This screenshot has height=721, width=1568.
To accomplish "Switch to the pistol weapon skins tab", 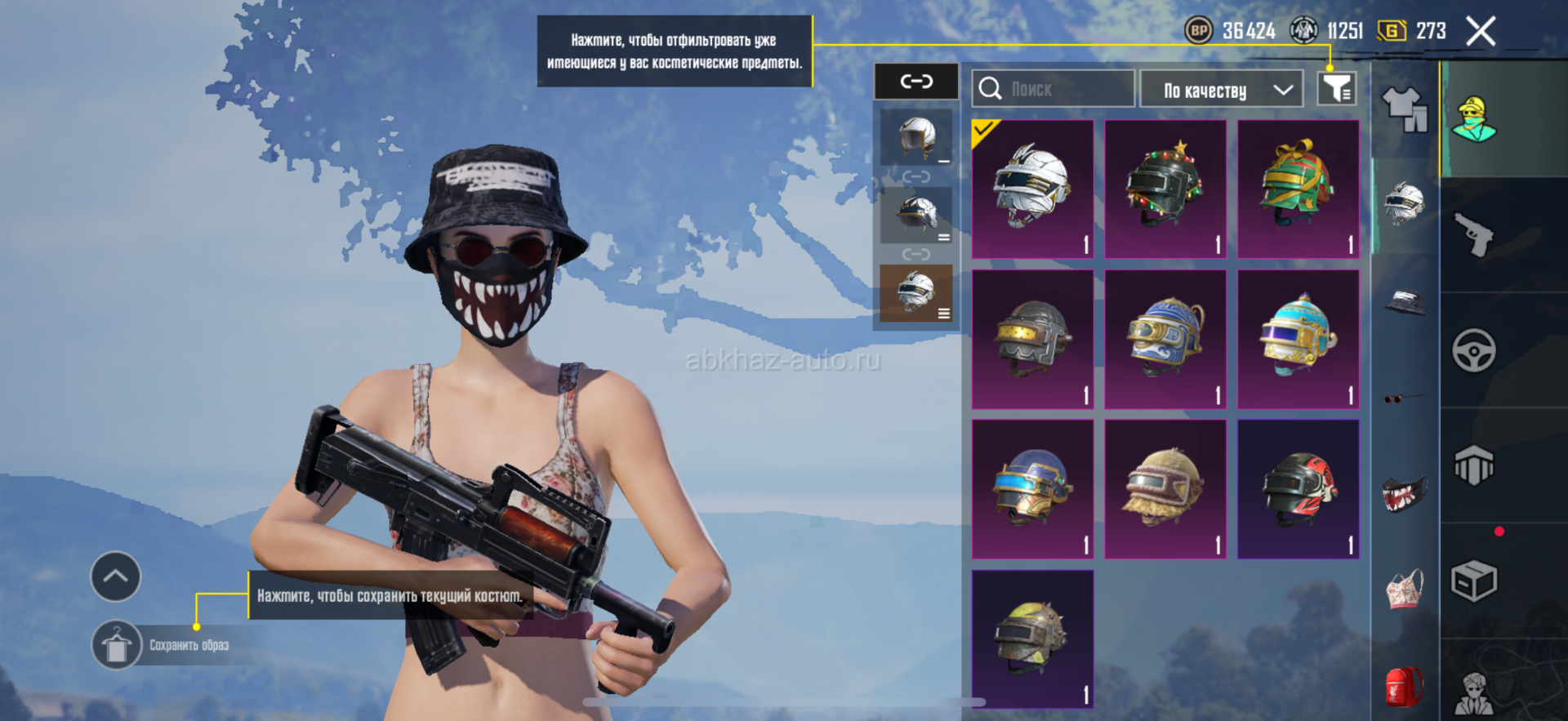I will point(1475,234).
